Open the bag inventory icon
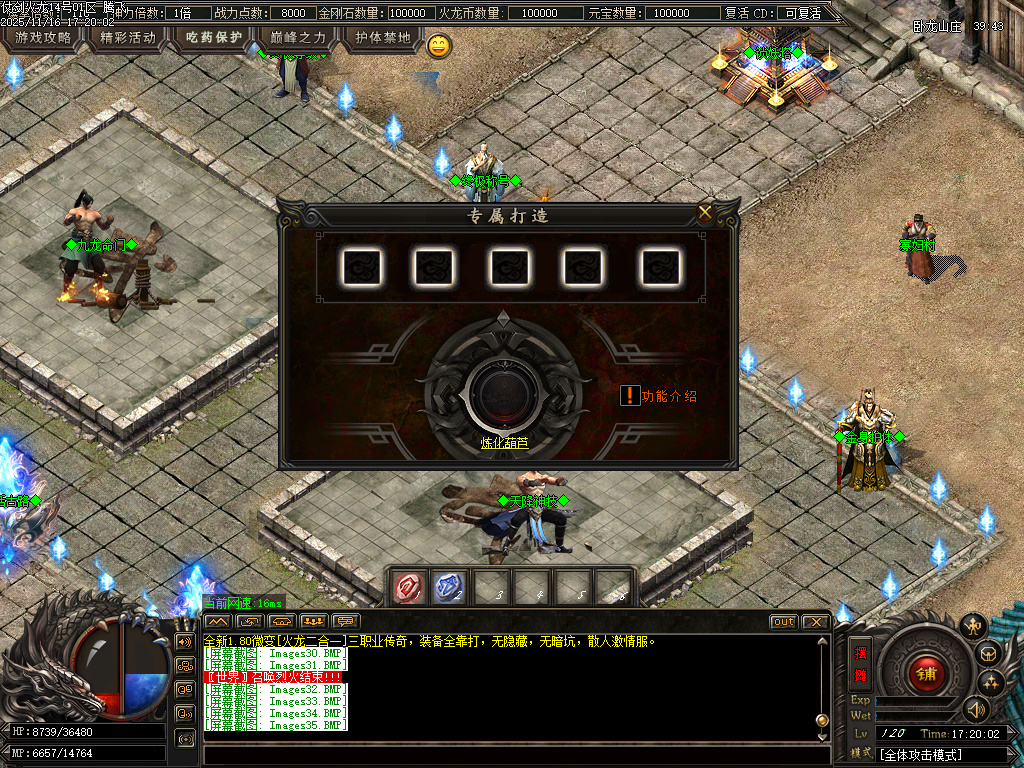Viewport: 1024px width, 768px height. [989, 654]
